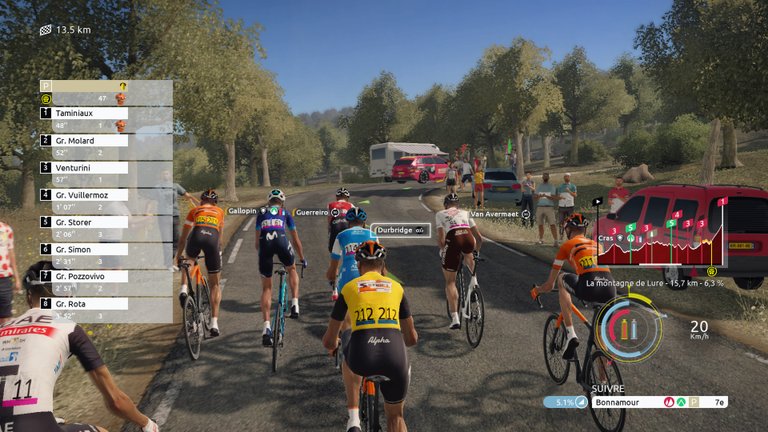Click the Cras marker on the stage profile
Viewport: 768px width, 432px height.
pyautogui.click(x=607, y=238)
